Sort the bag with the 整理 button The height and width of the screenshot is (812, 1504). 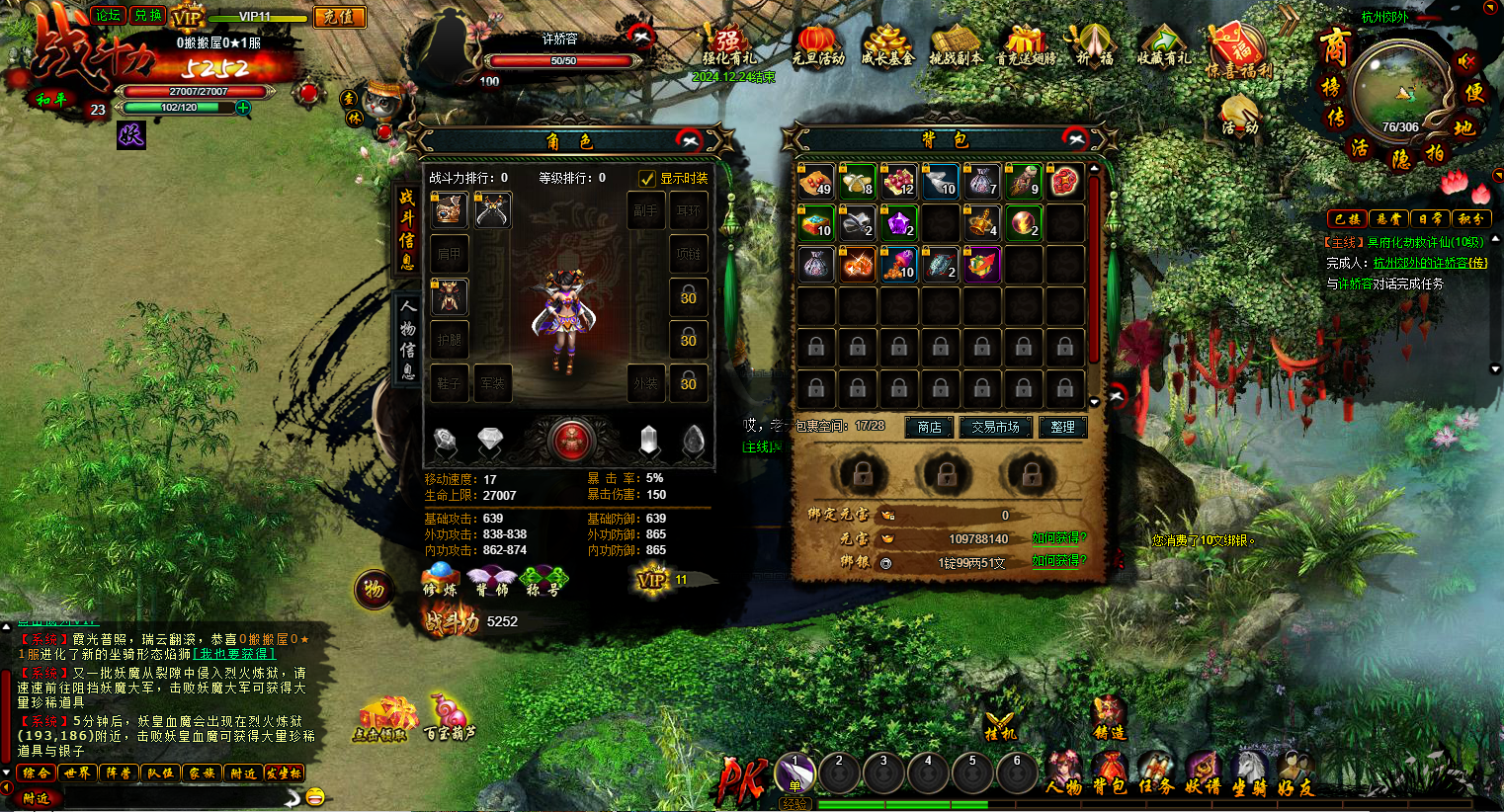[x=1062, y=427]
